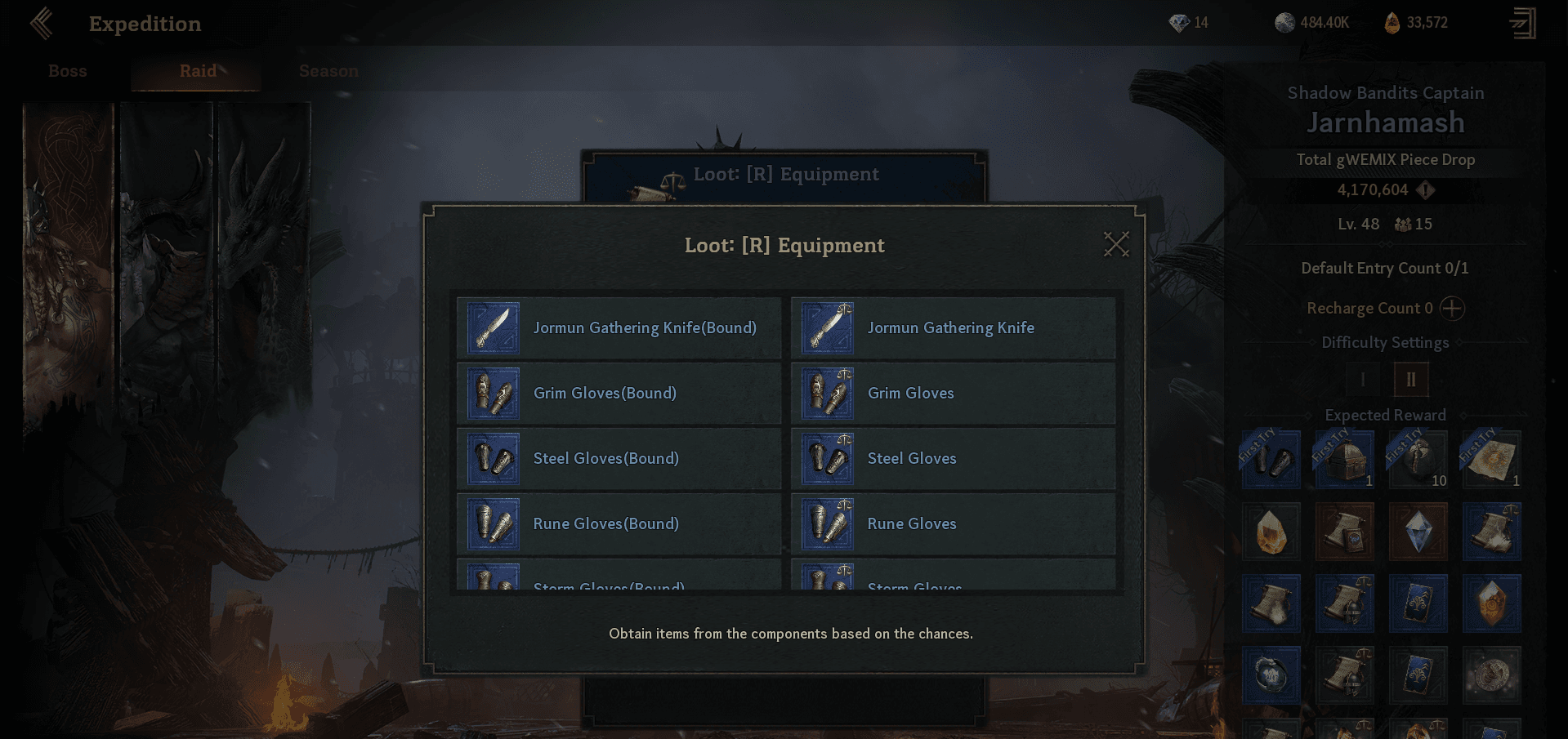The height and width of the screenshot is (739, 1568).
Task: Toggle the collapse arrow at top left
Action: (40, 23)
